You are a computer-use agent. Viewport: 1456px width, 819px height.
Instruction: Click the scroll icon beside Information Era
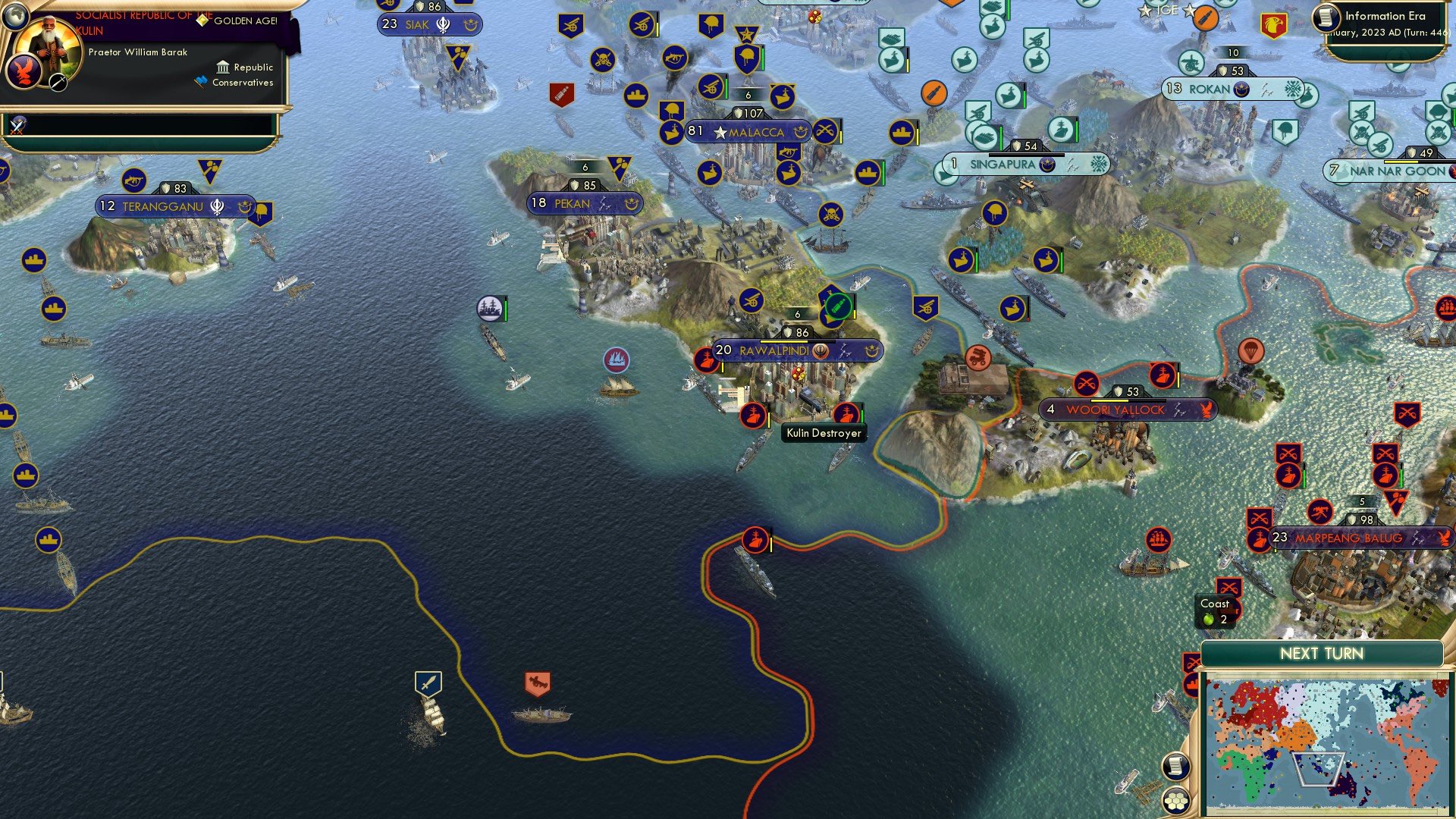[x=1326, y=18]
